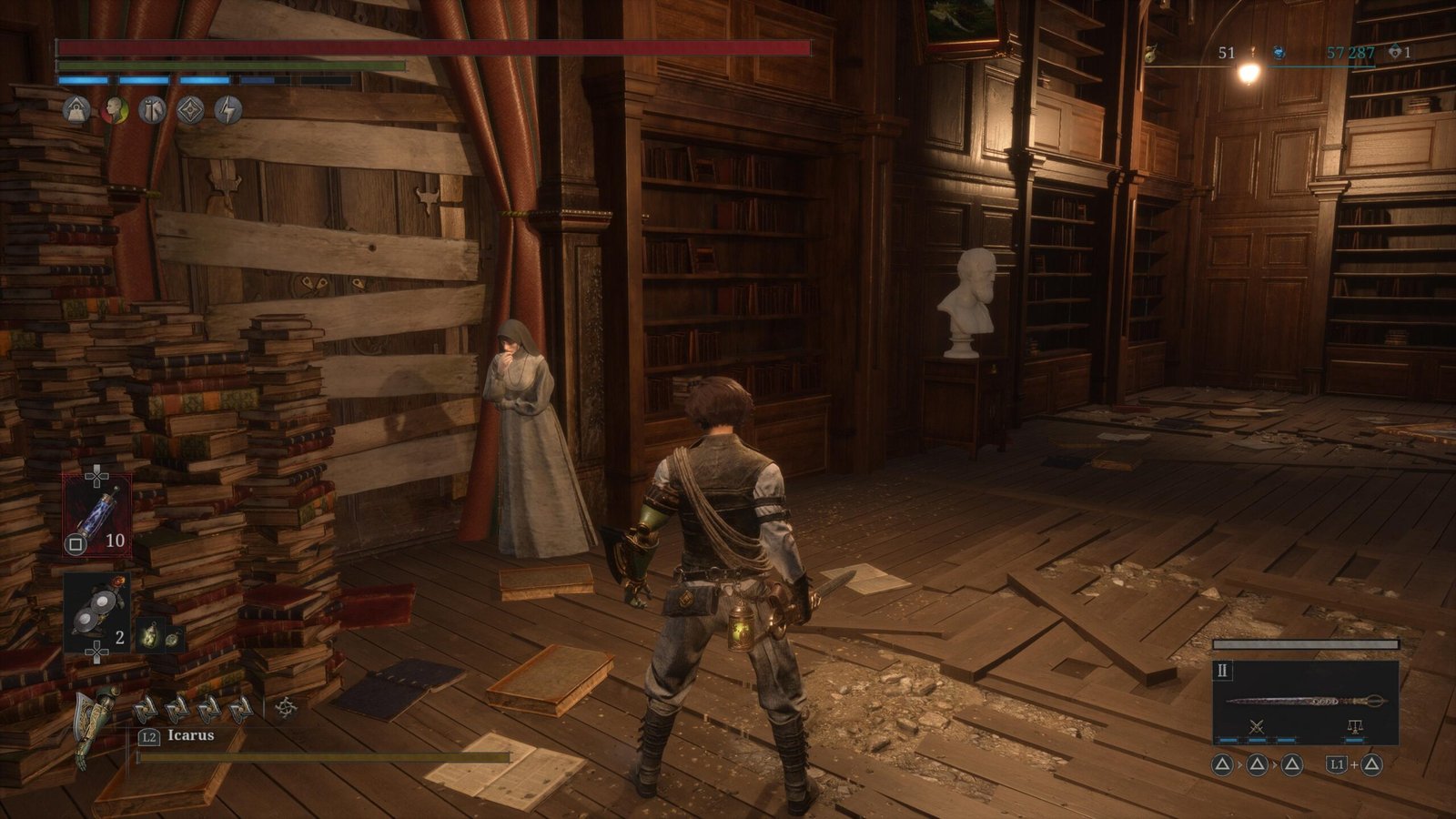The image size is (1456, 819).
Task: Click the weight burden status icon
Action: click(76, 110)
